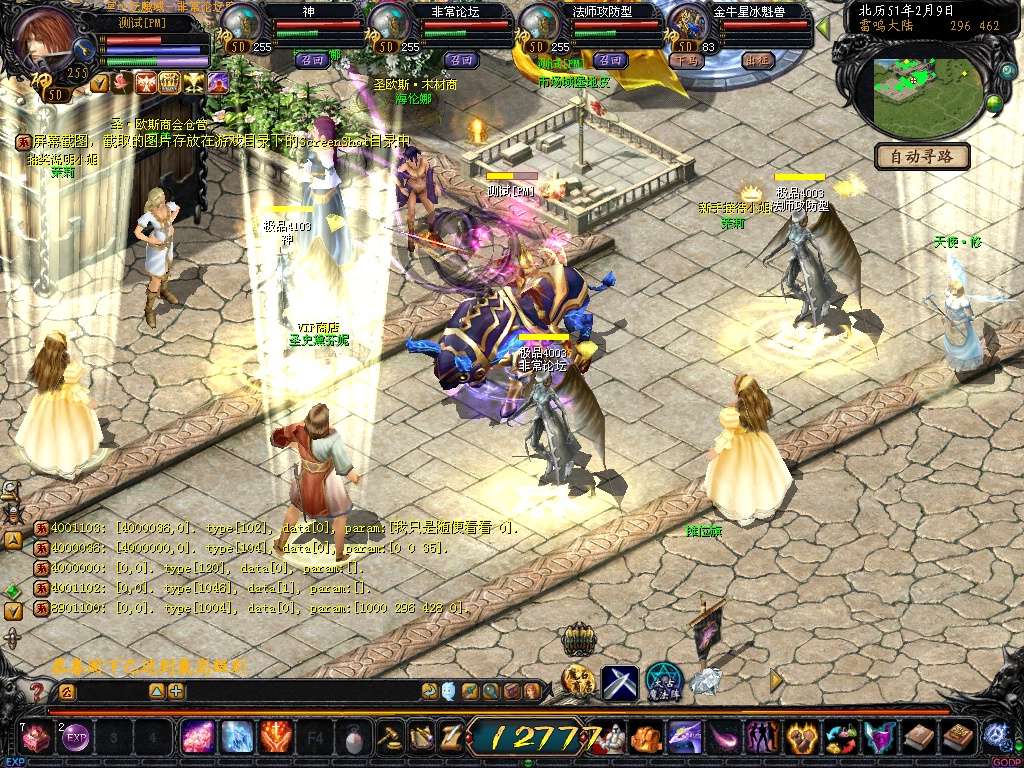Cast the ice crystal skill in the hotbar

click(237, 738)
